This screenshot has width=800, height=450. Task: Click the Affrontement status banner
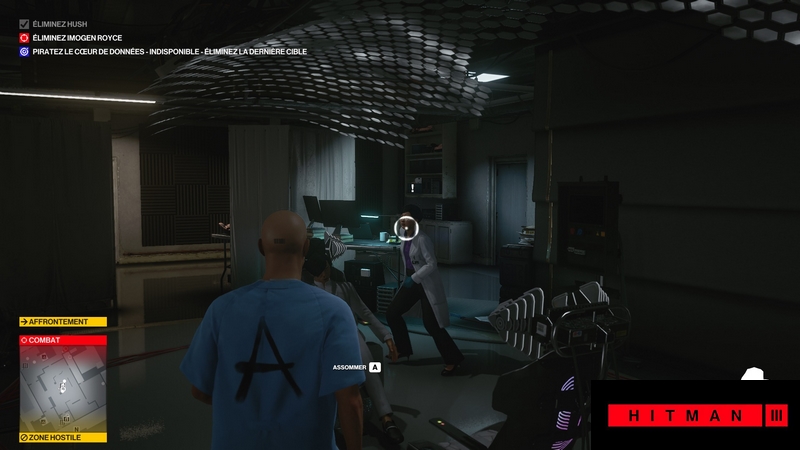[x=62, y=322]
